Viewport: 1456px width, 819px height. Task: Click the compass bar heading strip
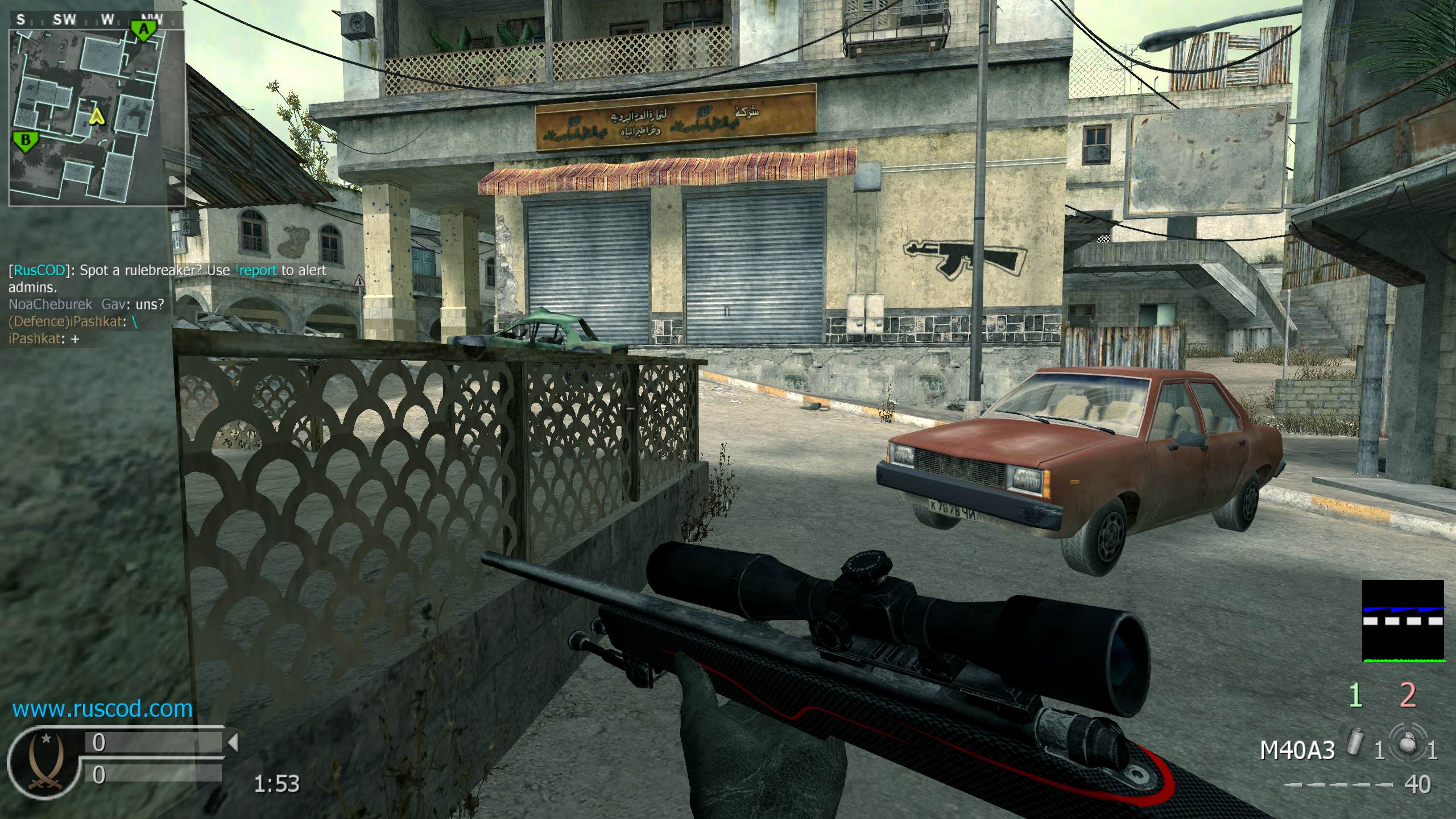(x=96, y=20)
